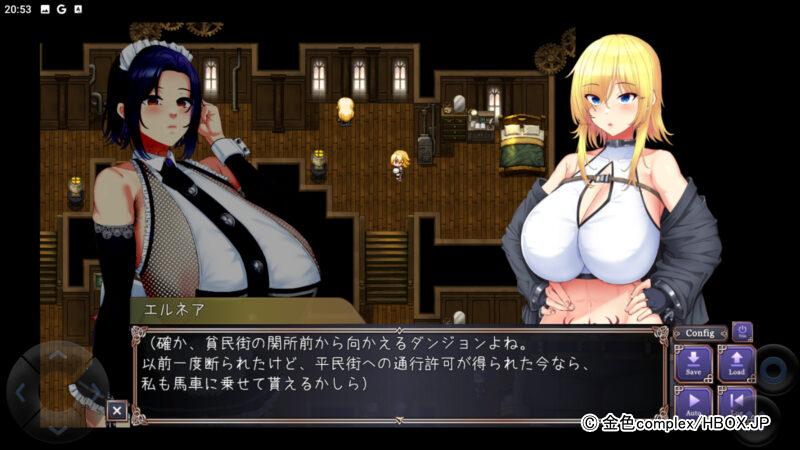Screen dimensions: 800x450
Task: Hide the message window with the X button
Action: click(117, 409)
